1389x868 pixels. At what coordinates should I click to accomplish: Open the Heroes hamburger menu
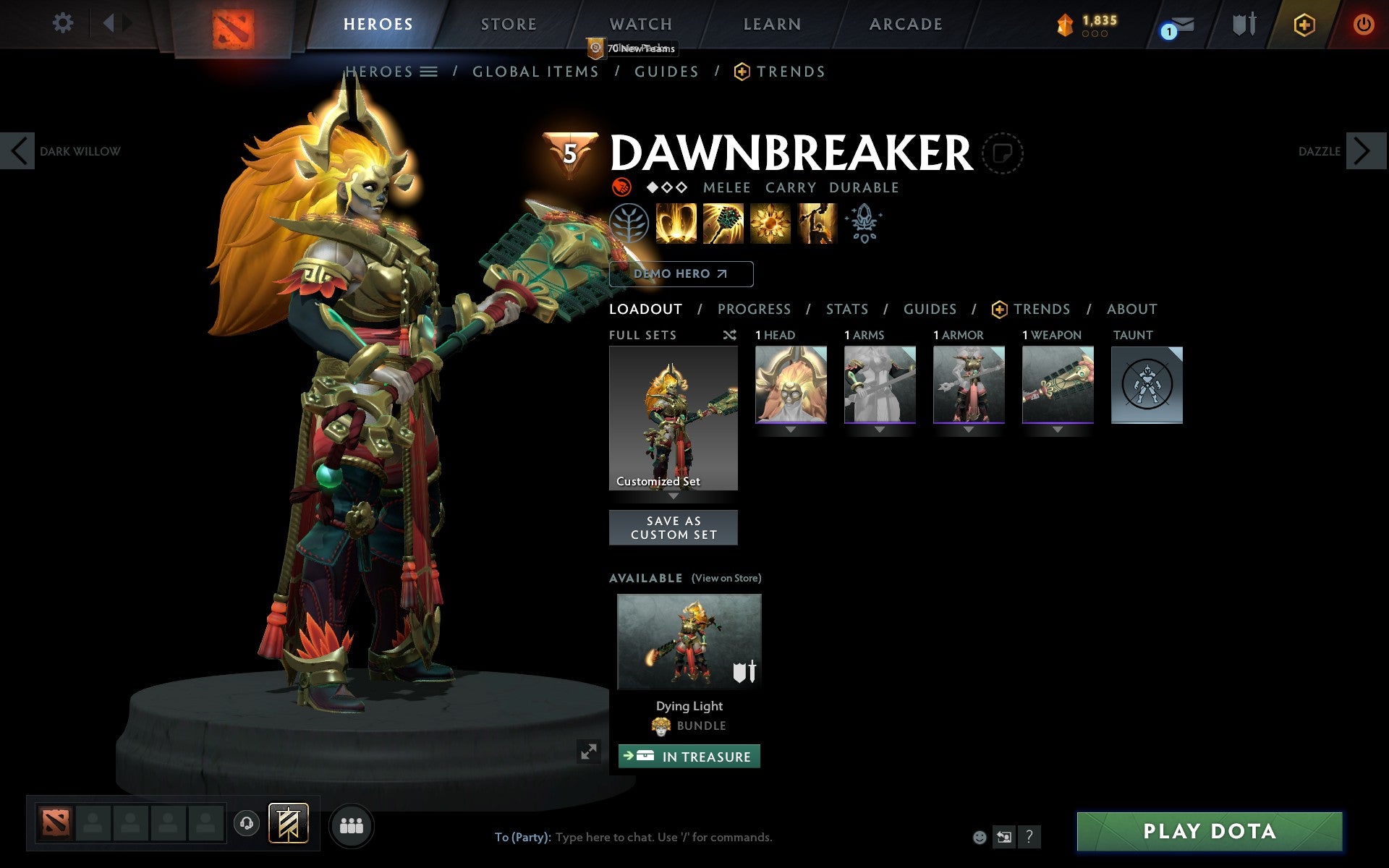429,71
